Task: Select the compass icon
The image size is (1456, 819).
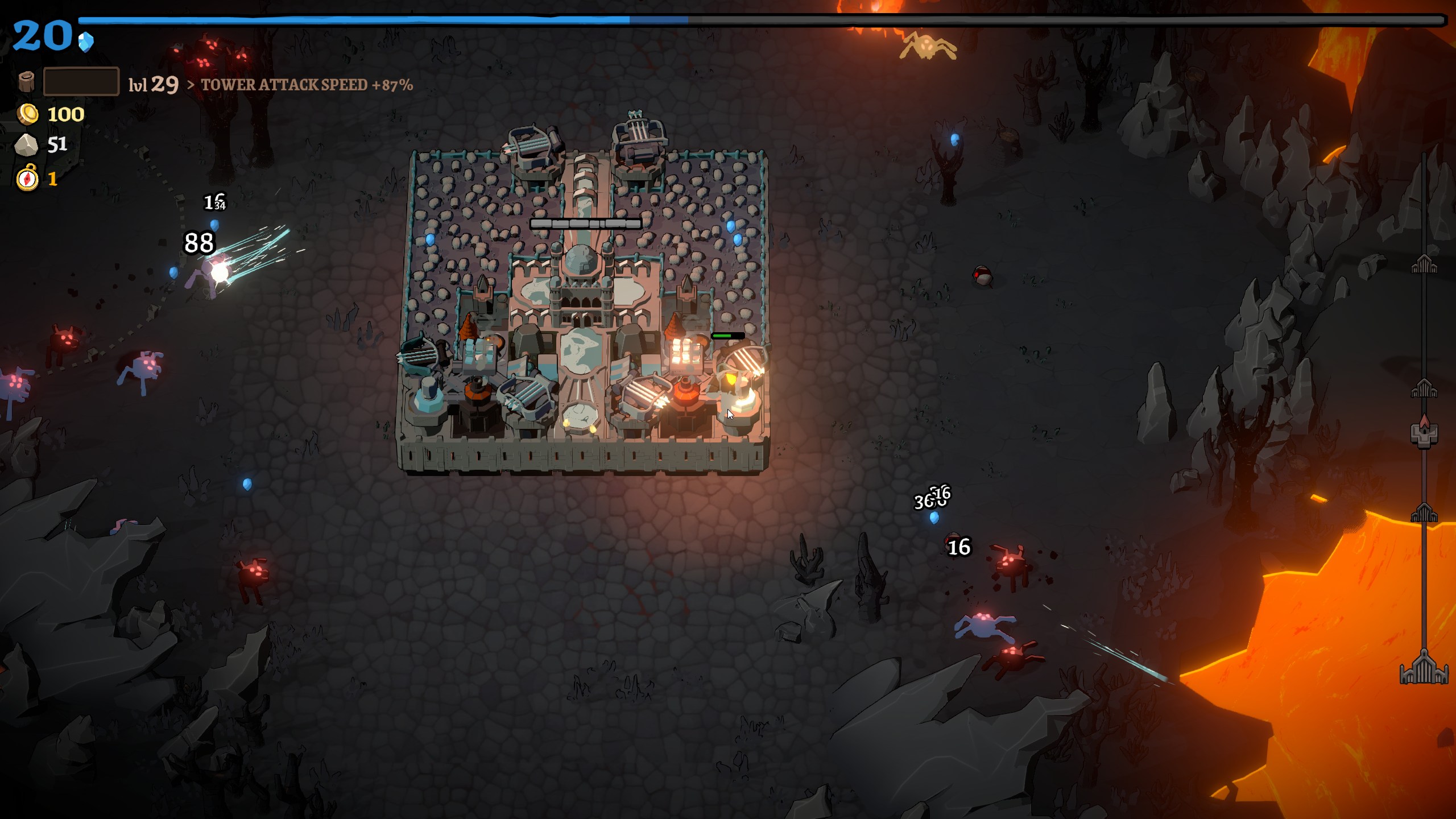Action: 27,179
